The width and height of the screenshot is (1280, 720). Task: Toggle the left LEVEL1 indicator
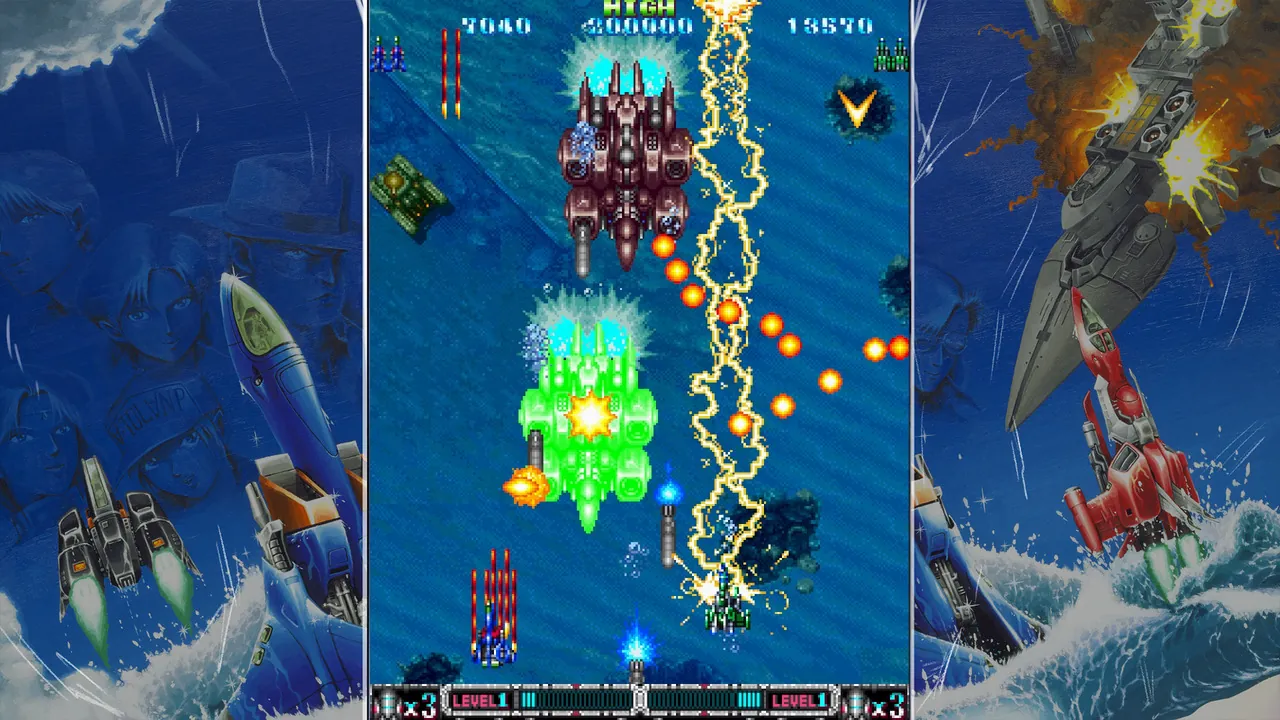pos(480,700)
